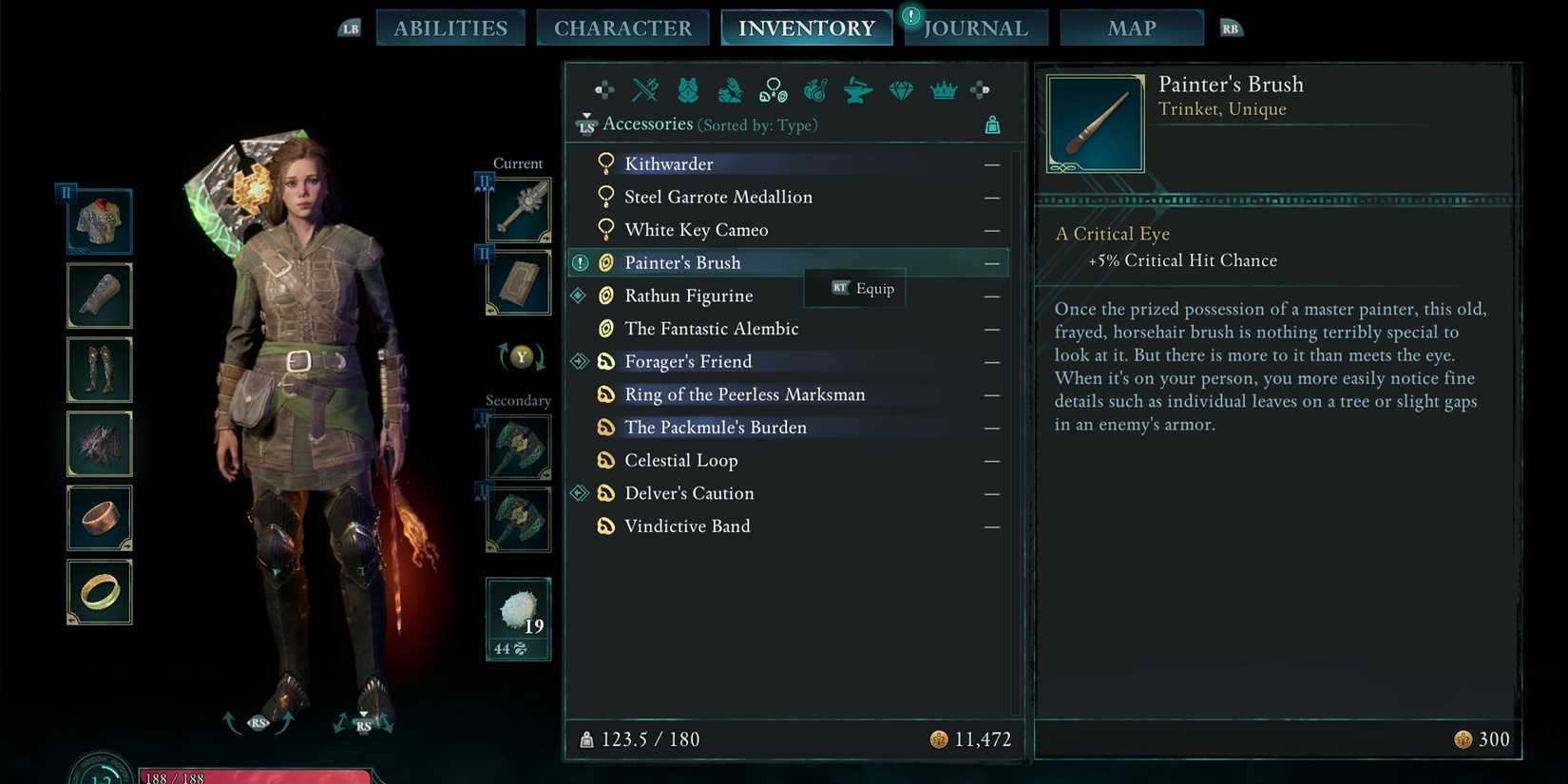Open the Sorted by Type dropdown
Viewport: 1568px width, 784px height.
[757, 124]
